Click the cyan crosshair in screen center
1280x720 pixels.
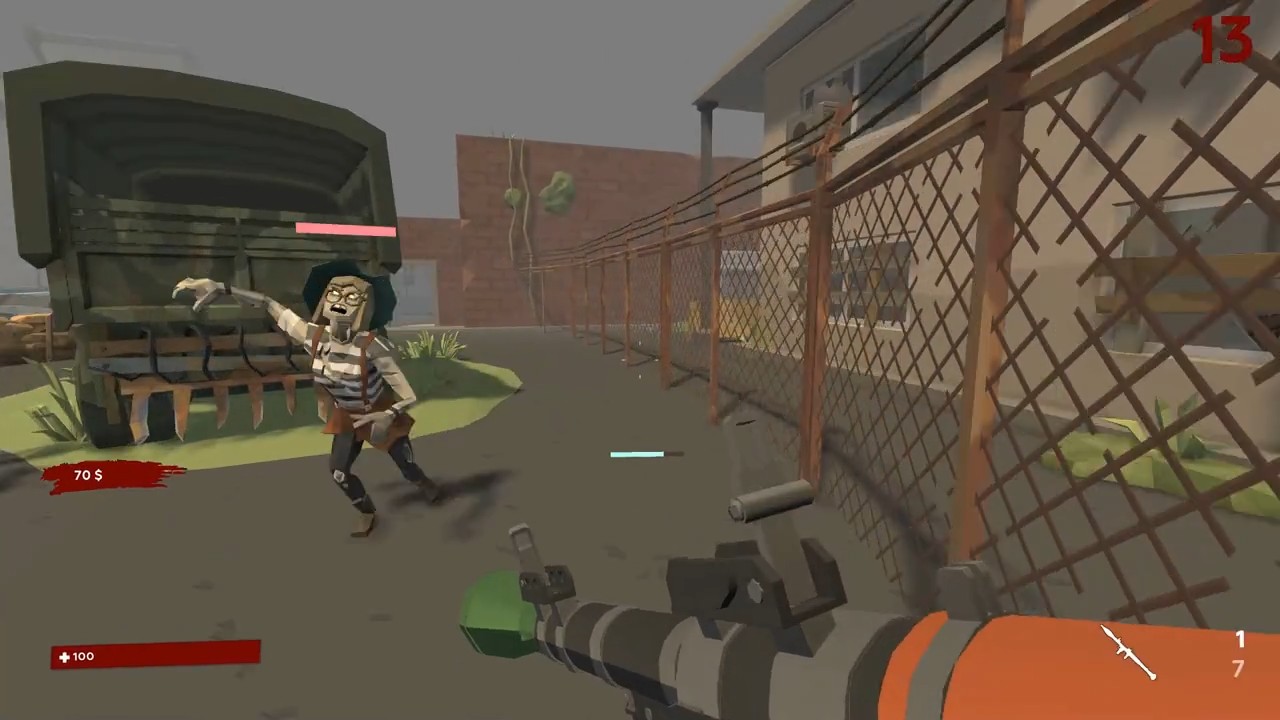click(x=637, y=454)
